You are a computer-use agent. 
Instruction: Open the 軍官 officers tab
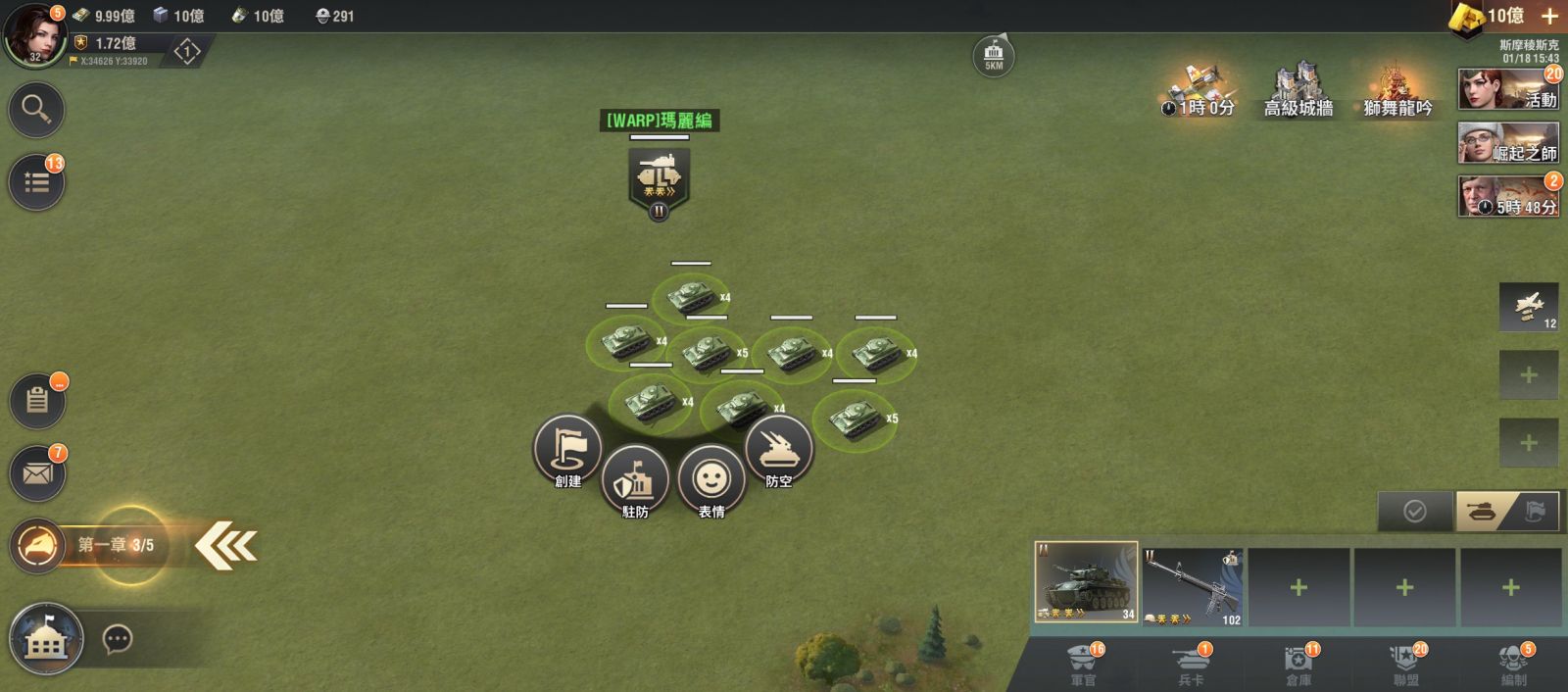(1083, 665)
